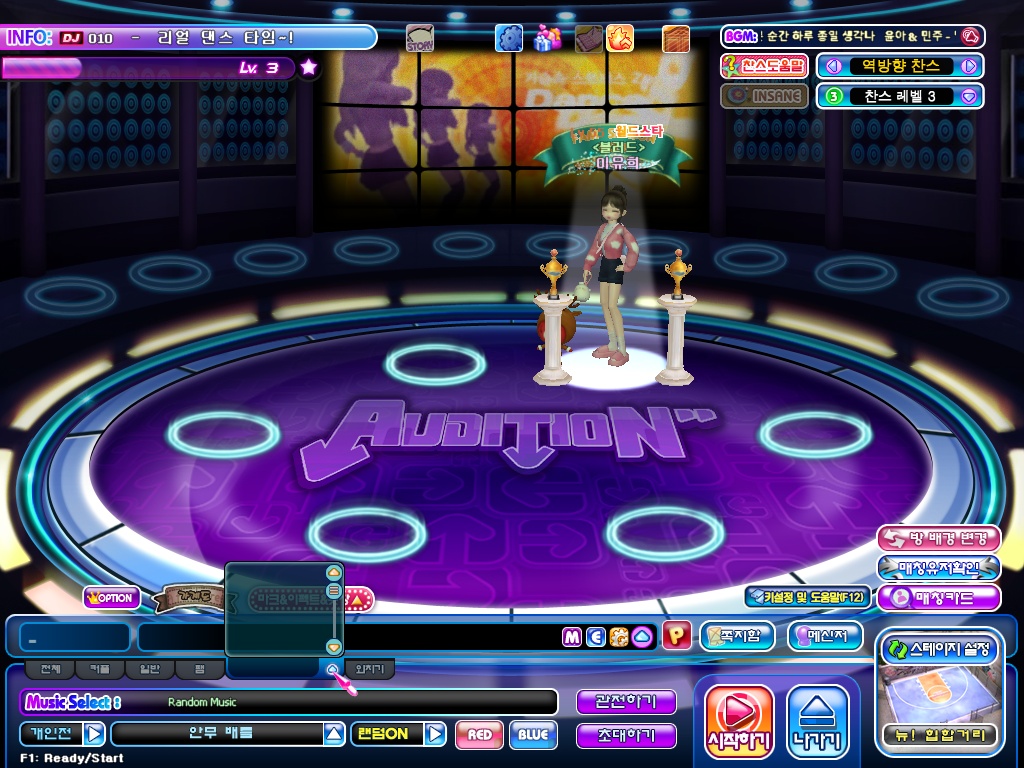Expand the 안무 배틀 mode dropdown

point(334,735)
